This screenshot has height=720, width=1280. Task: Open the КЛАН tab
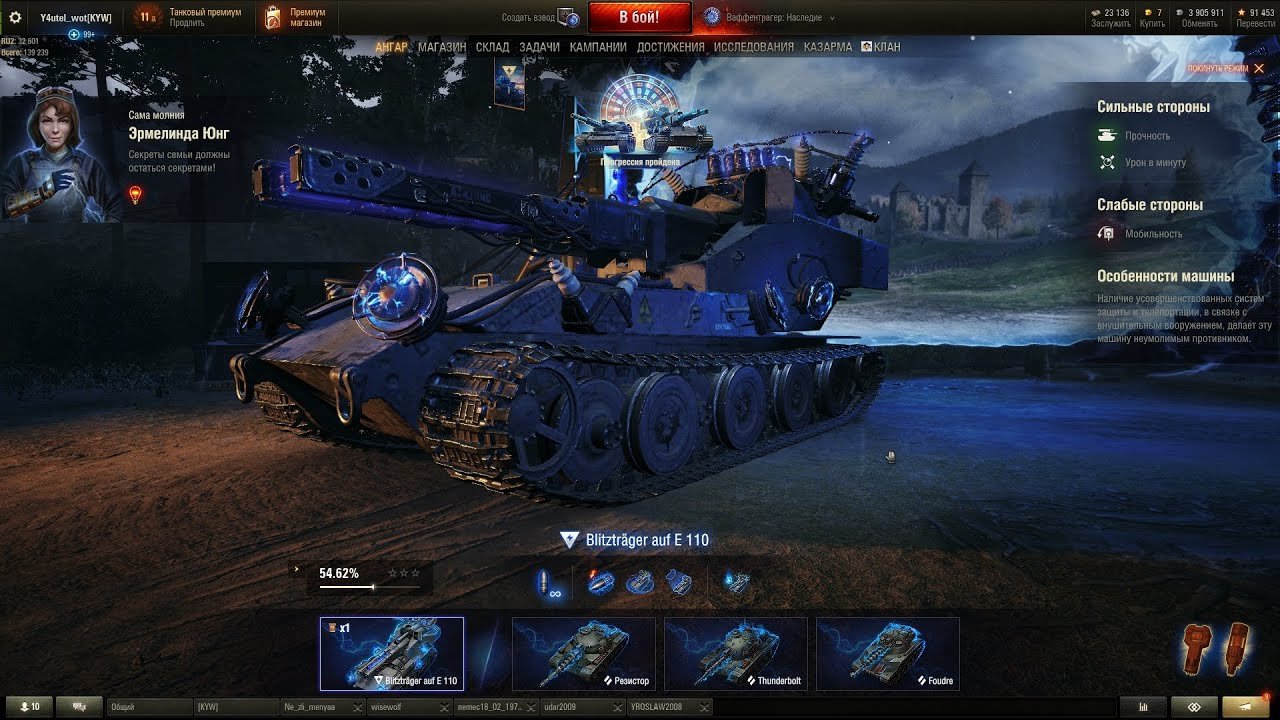click(881, 47)
